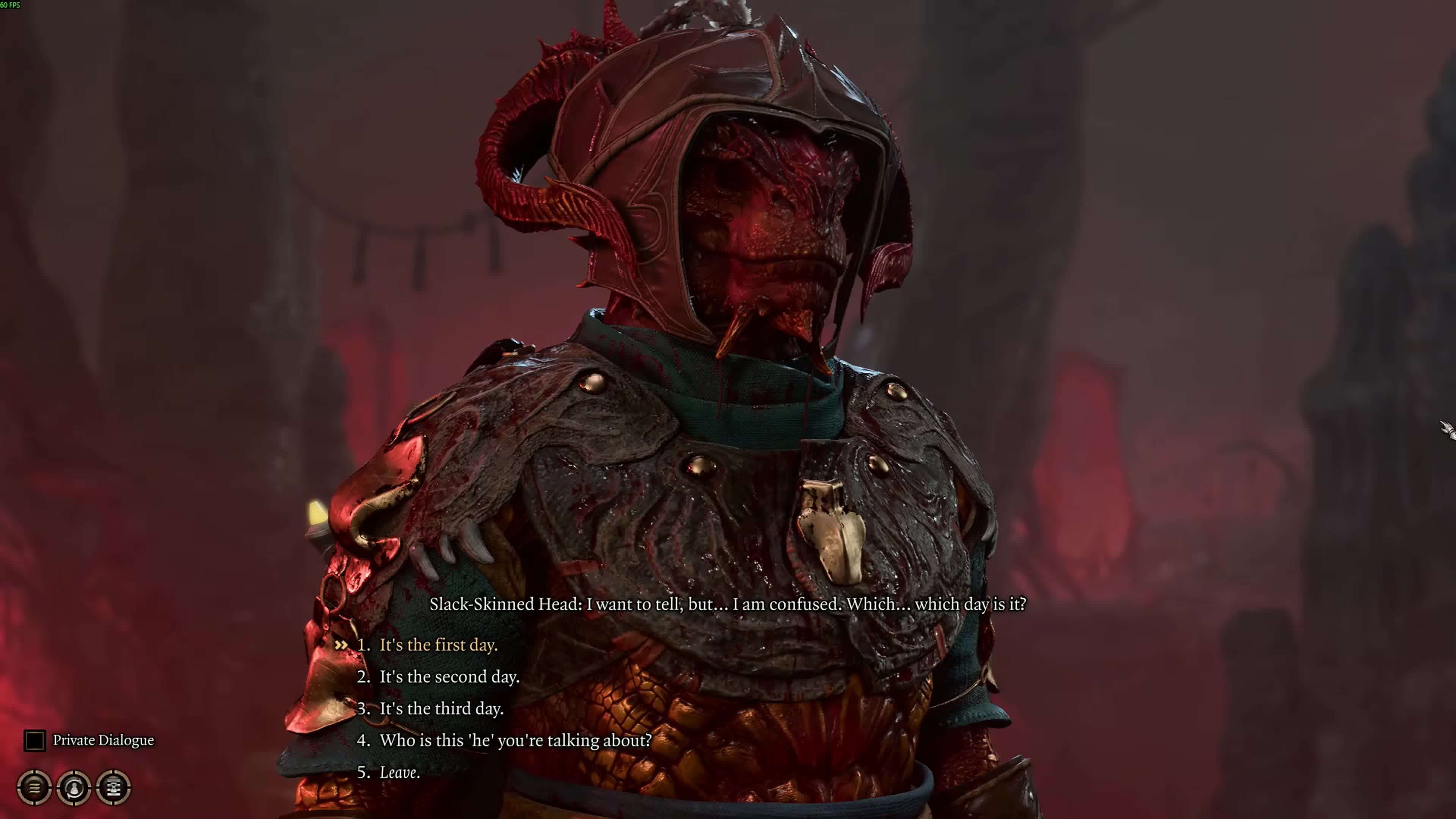Image resolution: width=1456 pixels, height=819 pixels.
Task: Answer "It's the second day."
Action: point(449,676)
